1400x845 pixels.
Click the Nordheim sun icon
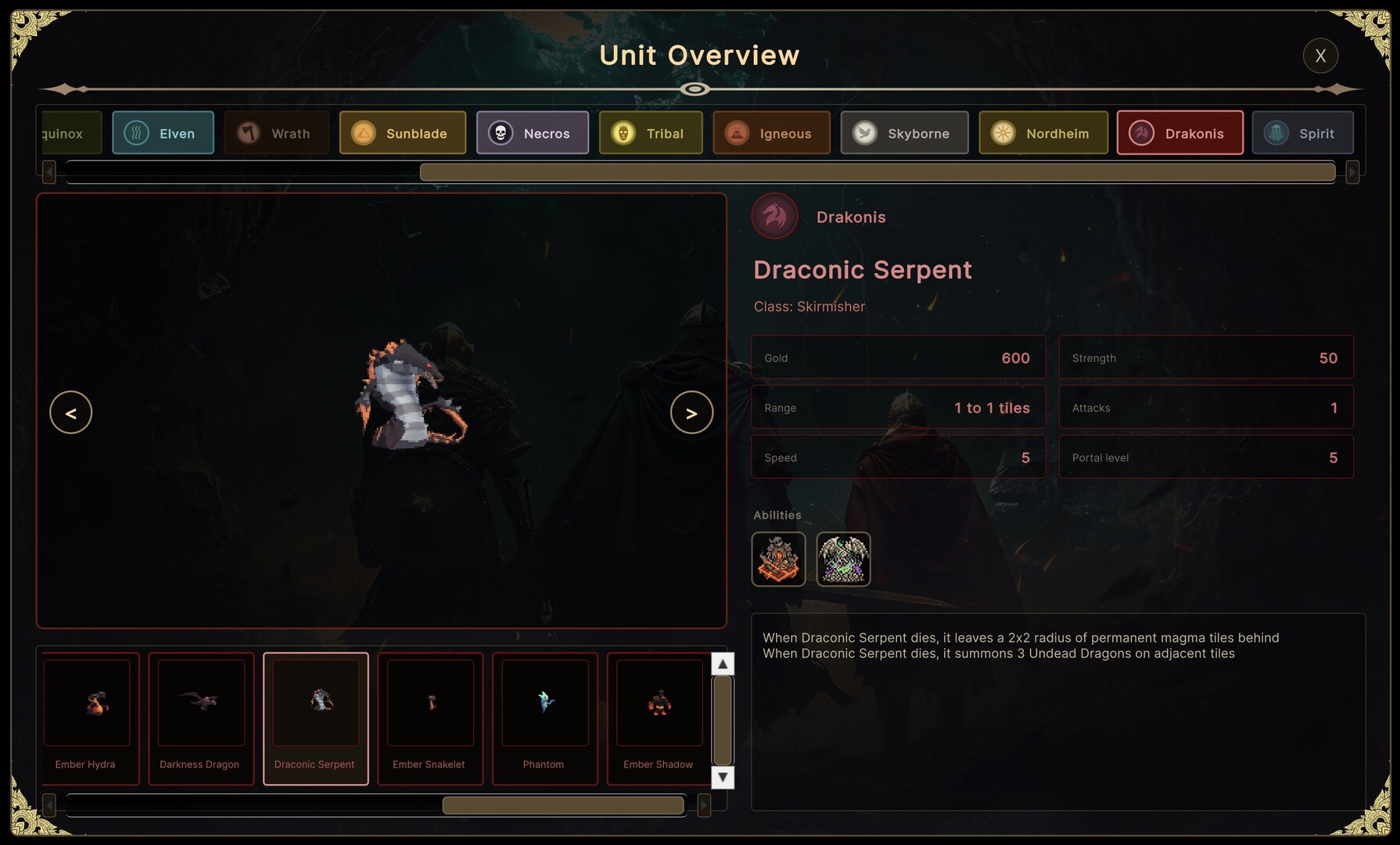pyautogui.click(x=1002, y=133)
